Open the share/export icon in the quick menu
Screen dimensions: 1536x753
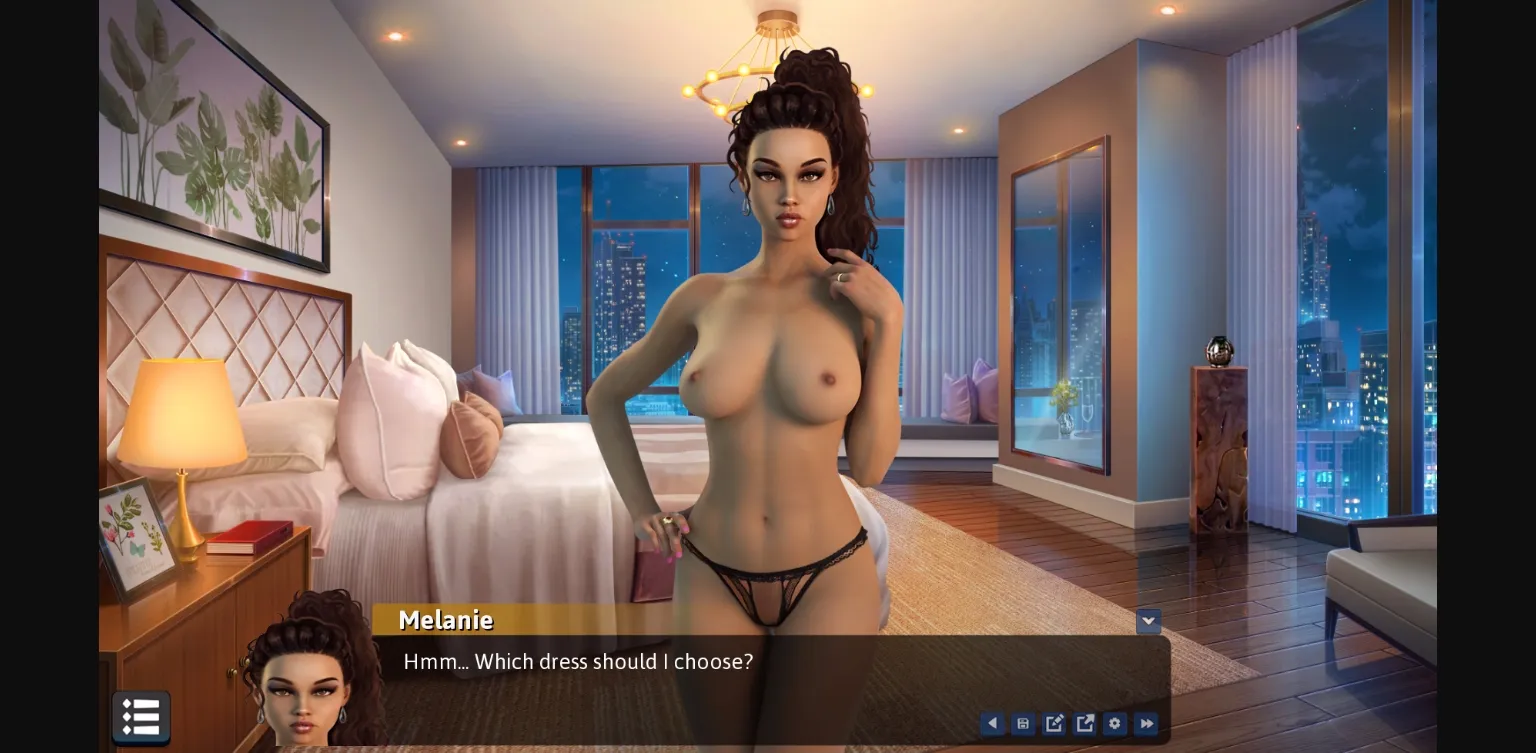[x=1085, y=723]
